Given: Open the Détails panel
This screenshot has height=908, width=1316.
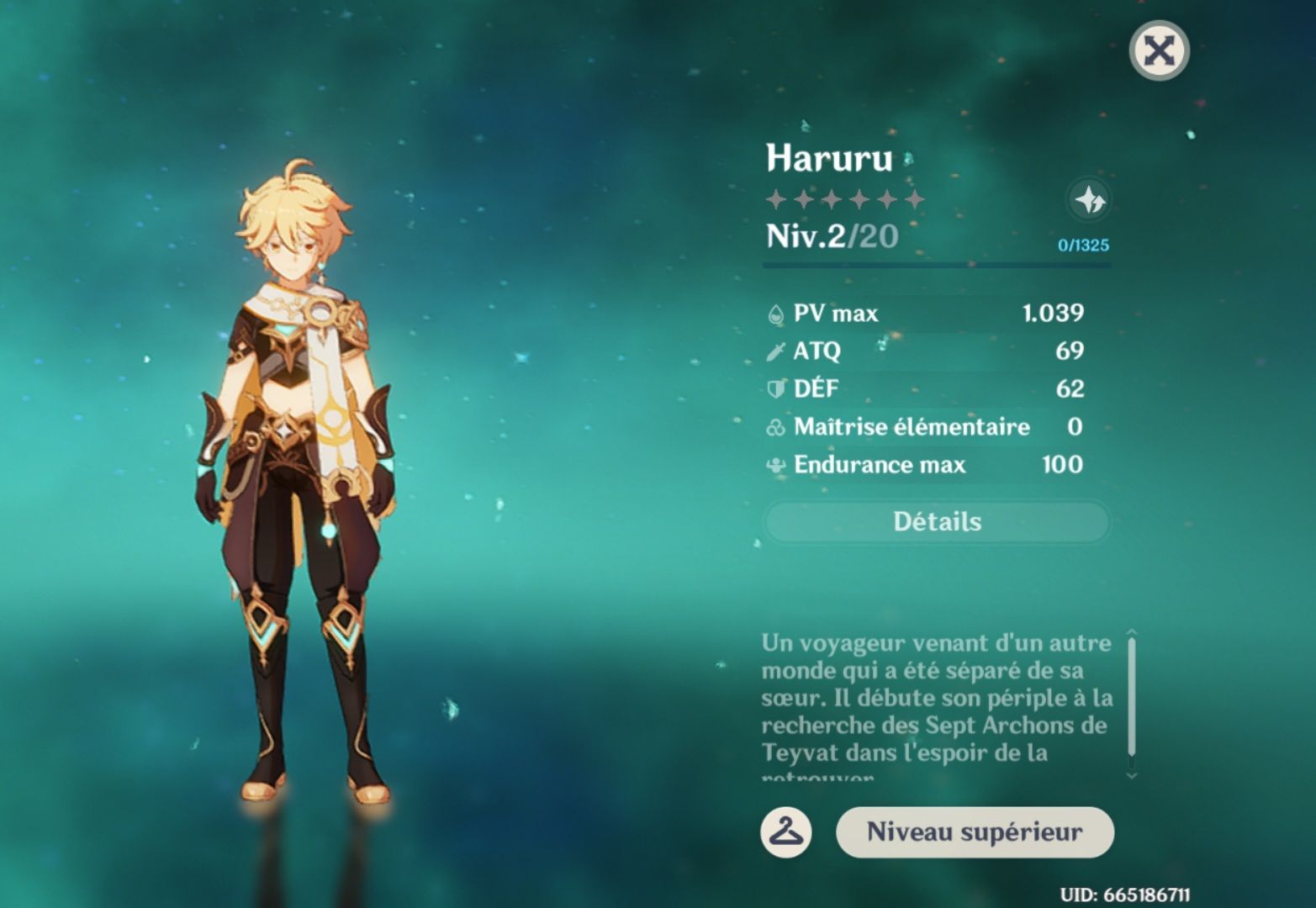Looking at the screenshot, I should (x=936, y=521).
